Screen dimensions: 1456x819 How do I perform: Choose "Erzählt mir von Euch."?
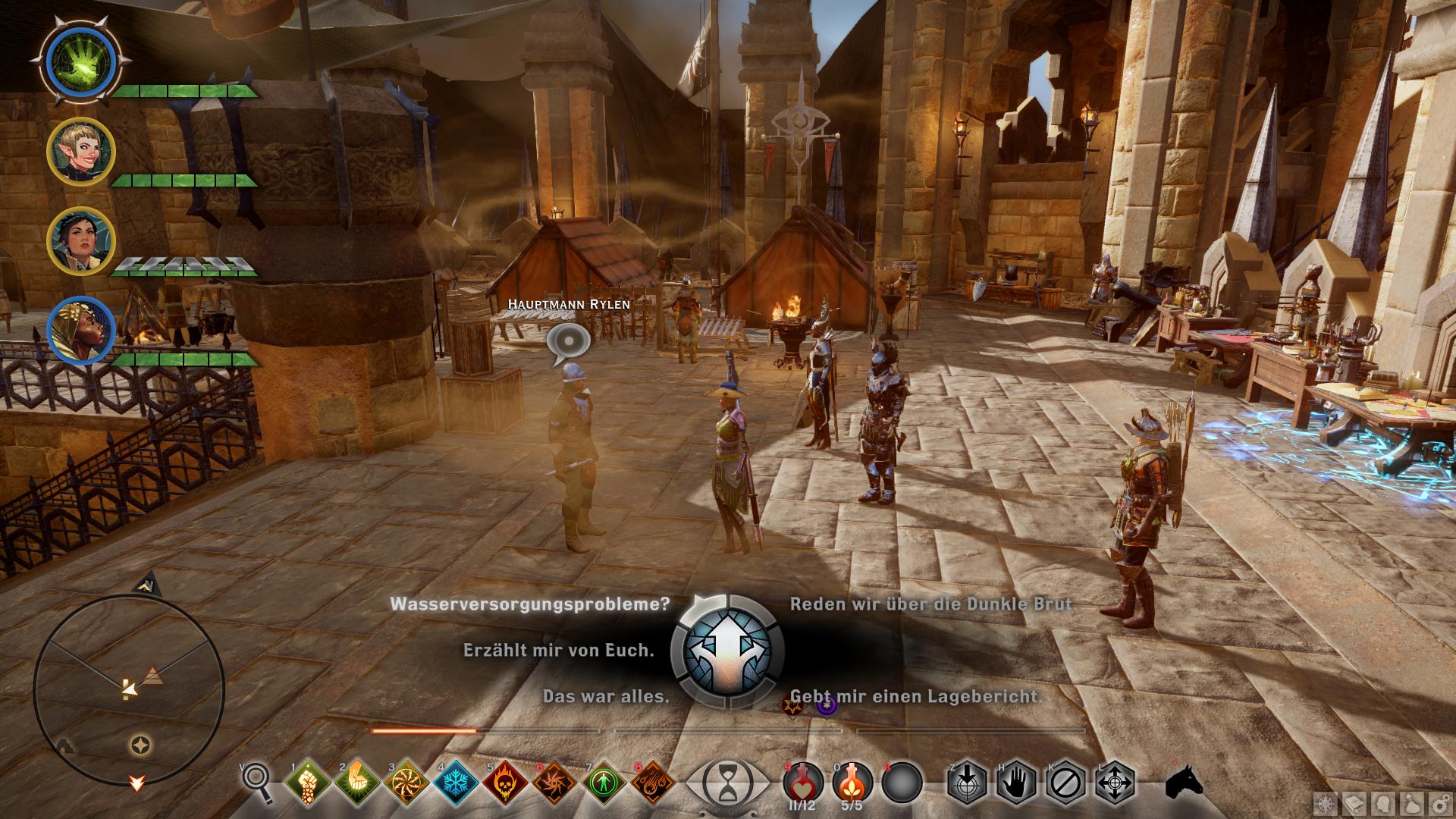coord(558,651)
